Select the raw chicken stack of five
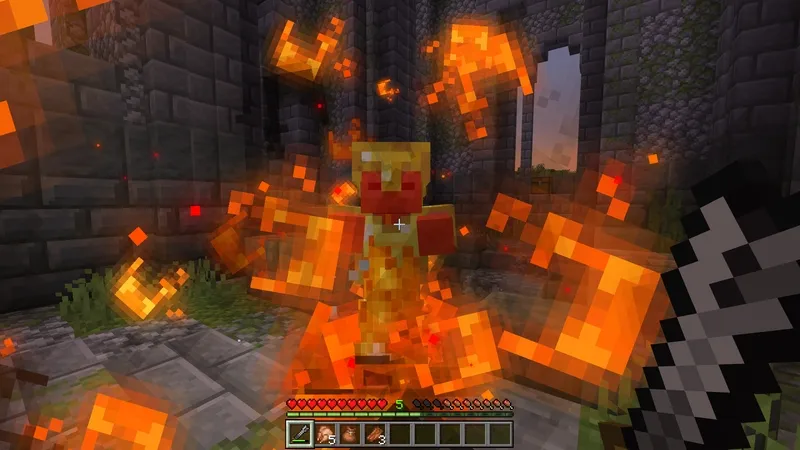This screenshot has width=800, height=450. point(324,433)
